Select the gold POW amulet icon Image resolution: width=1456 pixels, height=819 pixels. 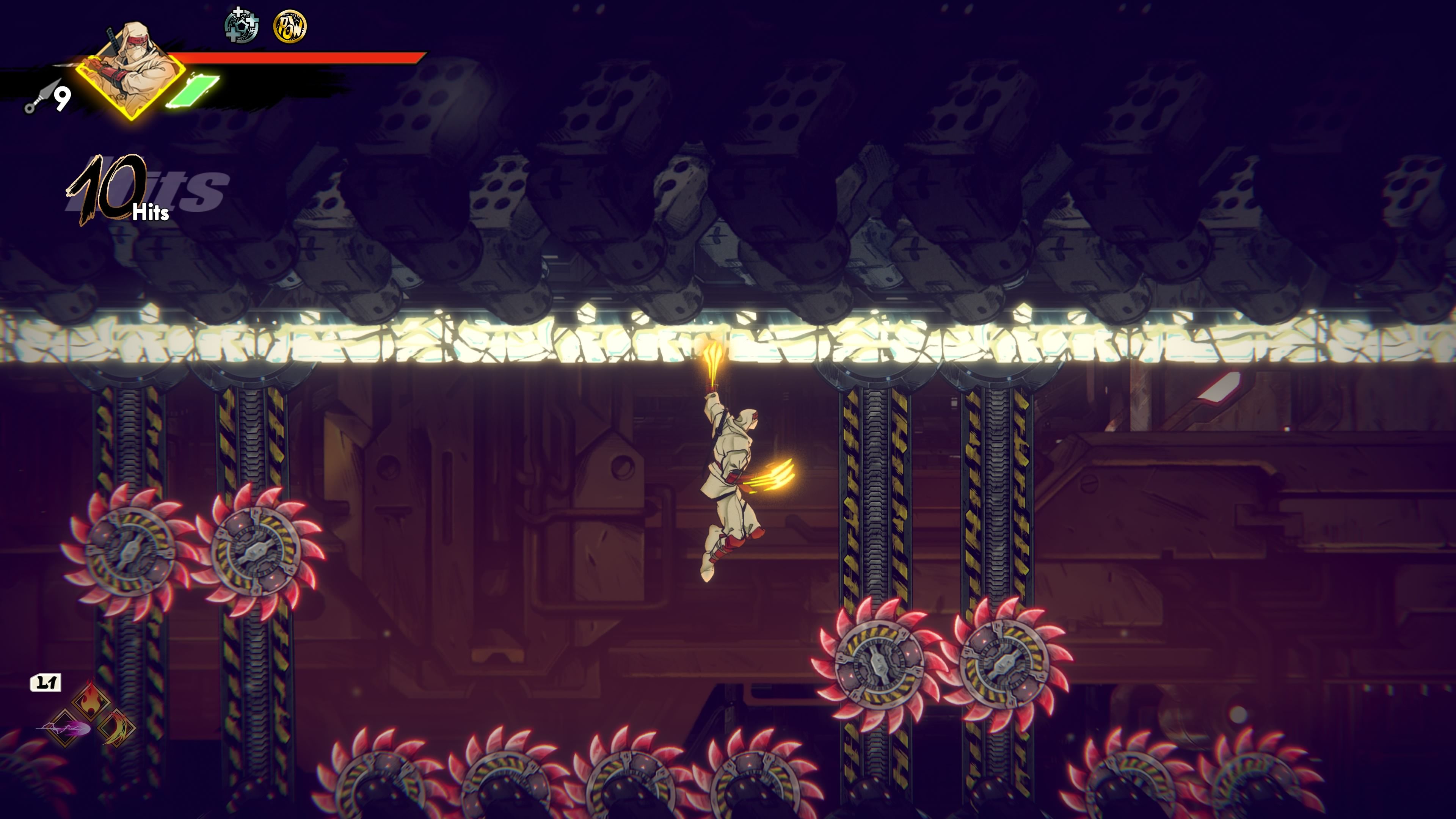(290, 26)
